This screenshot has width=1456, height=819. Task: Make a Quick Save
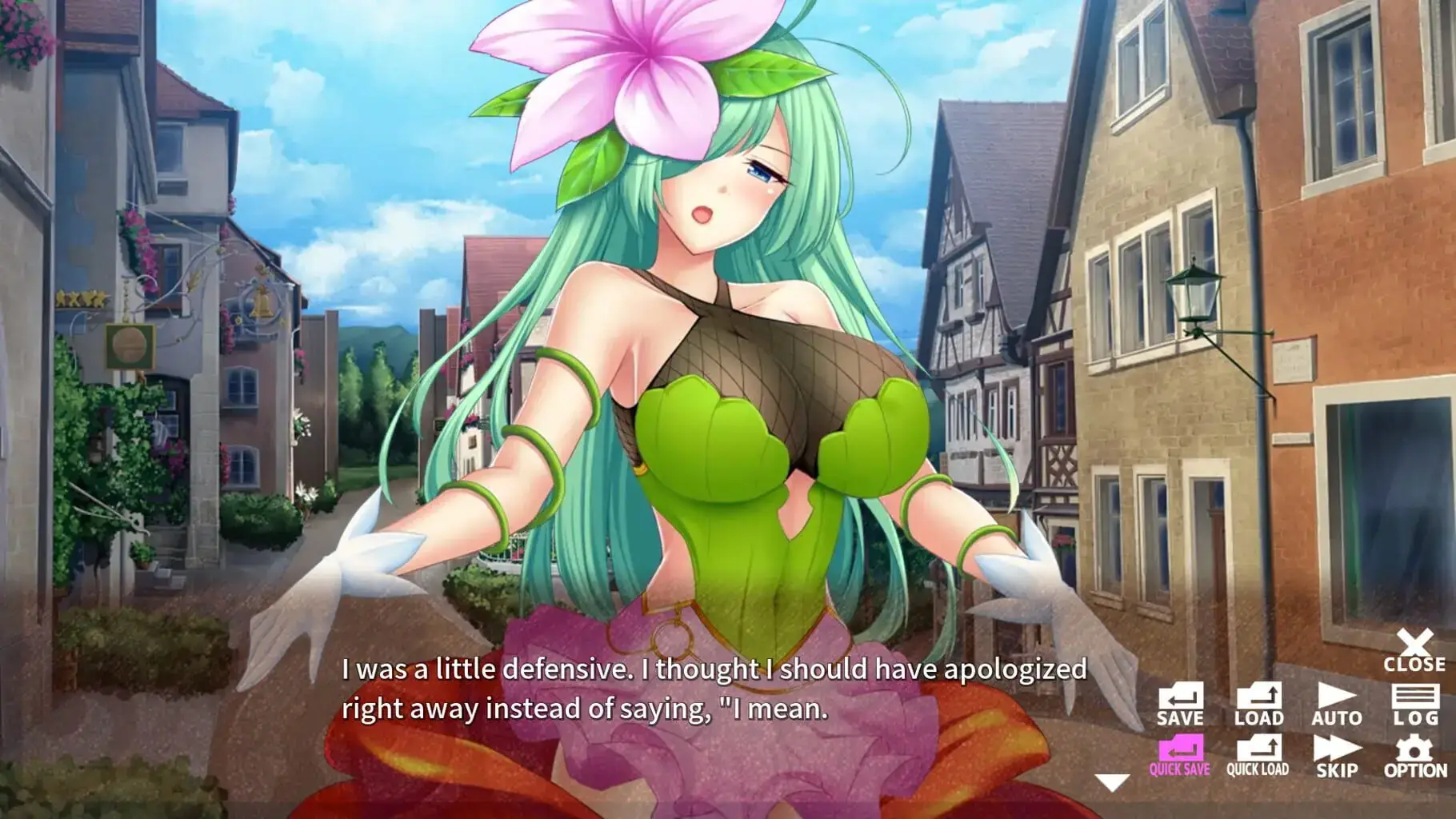tap(1180, 757)
